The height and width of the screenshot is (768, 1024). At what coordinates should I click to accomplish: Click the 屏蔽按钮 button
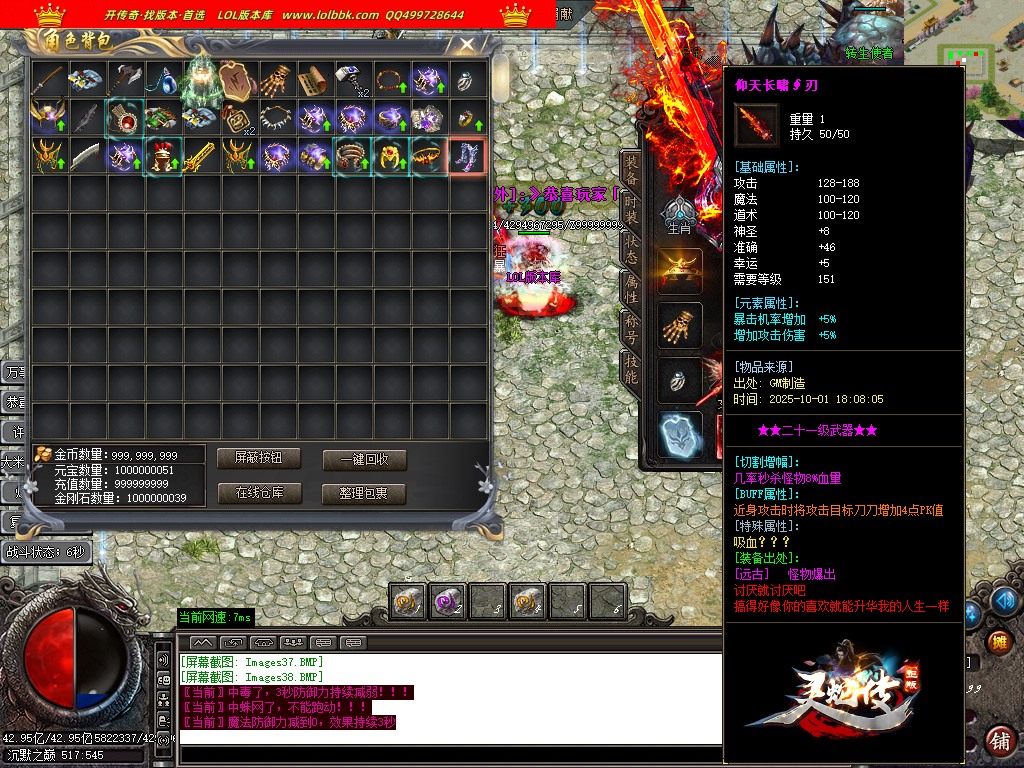(259, 458)
